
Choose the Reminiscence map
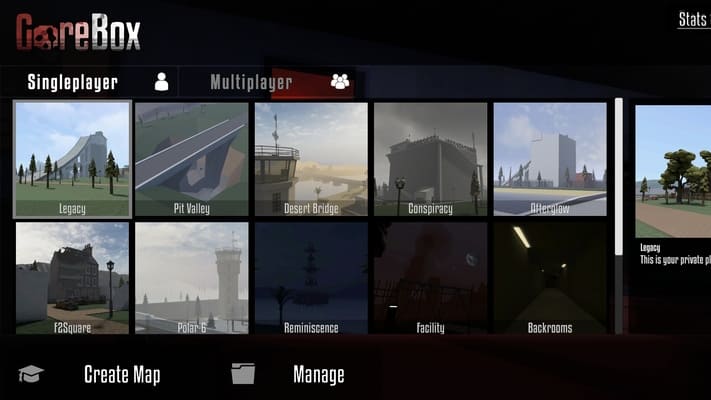[x=311, y=278]
